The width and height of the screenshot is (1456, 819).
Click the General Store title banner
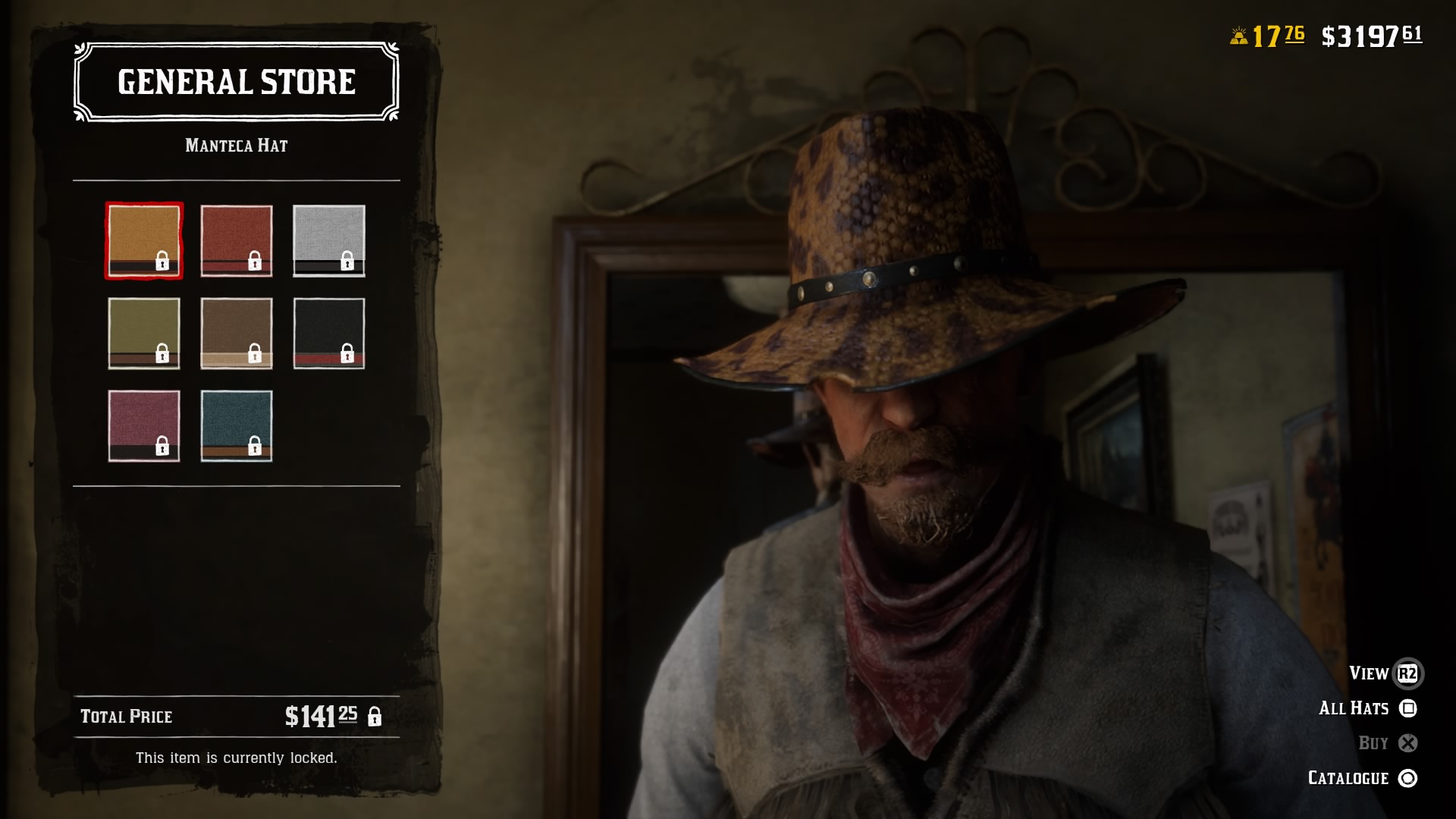(x=236, y=82)
